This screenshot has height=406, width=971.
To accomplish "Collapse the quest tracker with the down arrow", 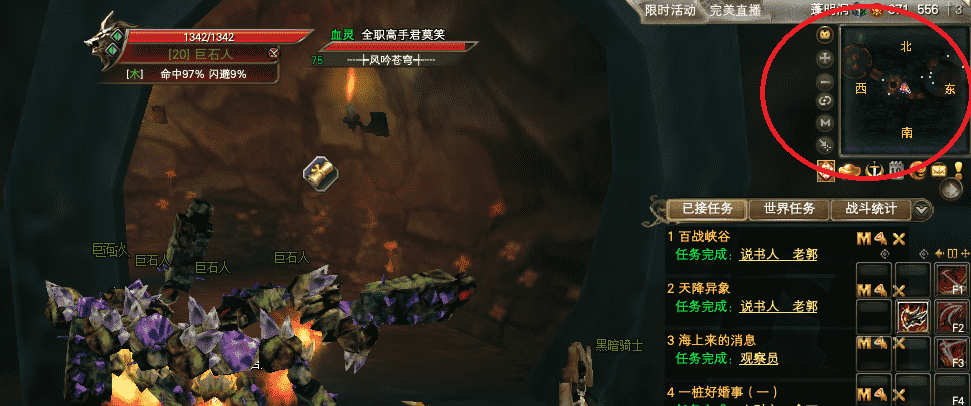I will point(923,210).
